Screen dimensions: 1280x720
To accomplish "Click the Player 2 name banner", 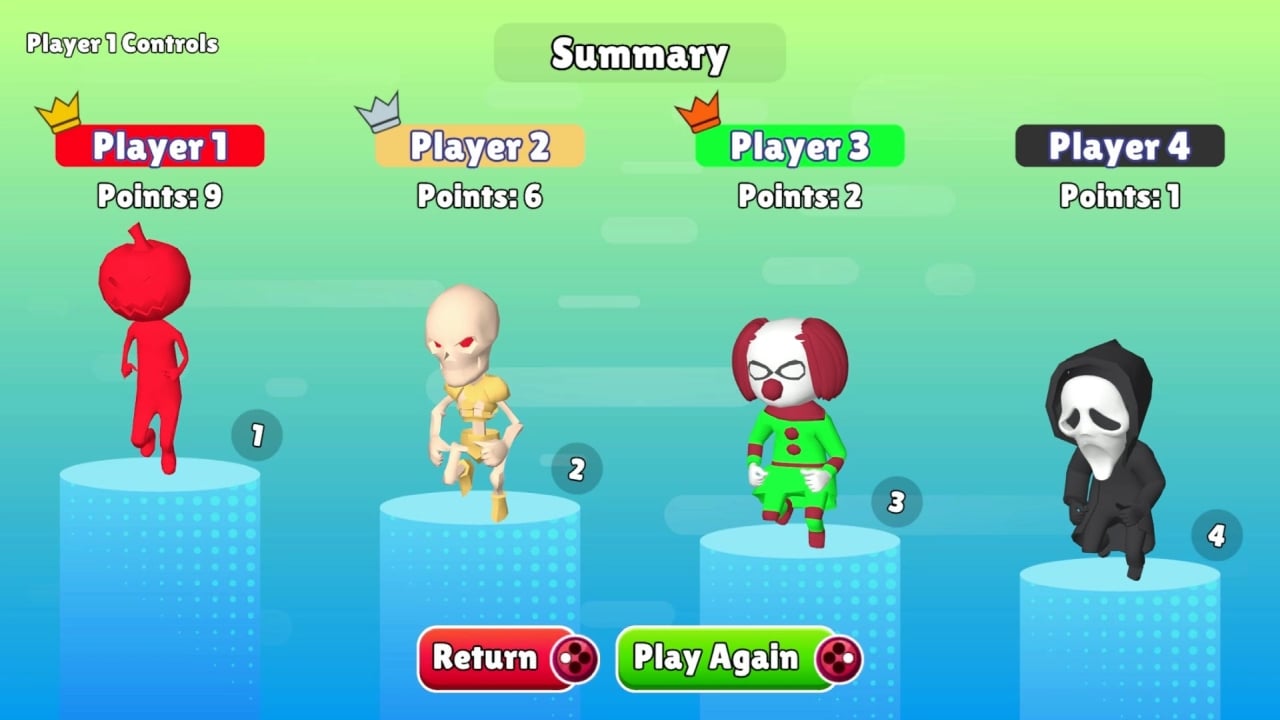I will click(x=480, y=146).
